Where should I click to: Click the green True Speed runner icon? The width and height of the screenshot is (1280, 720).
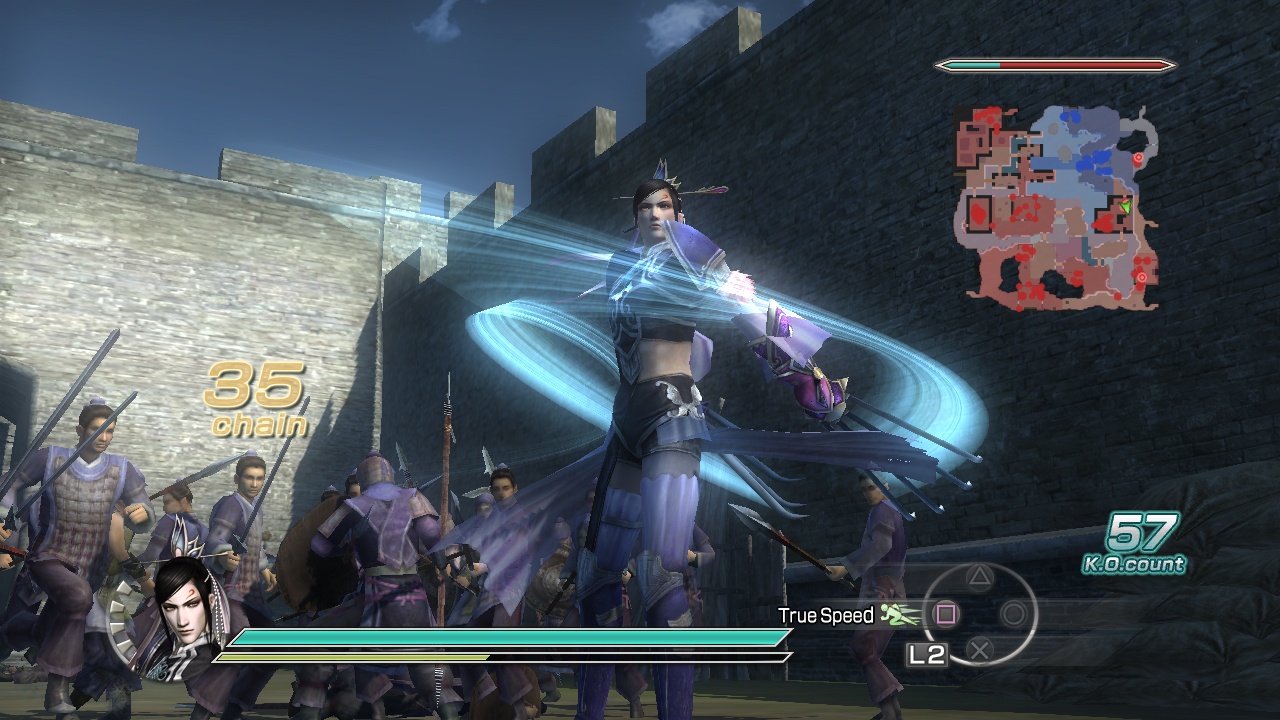[x=895, y=613]
